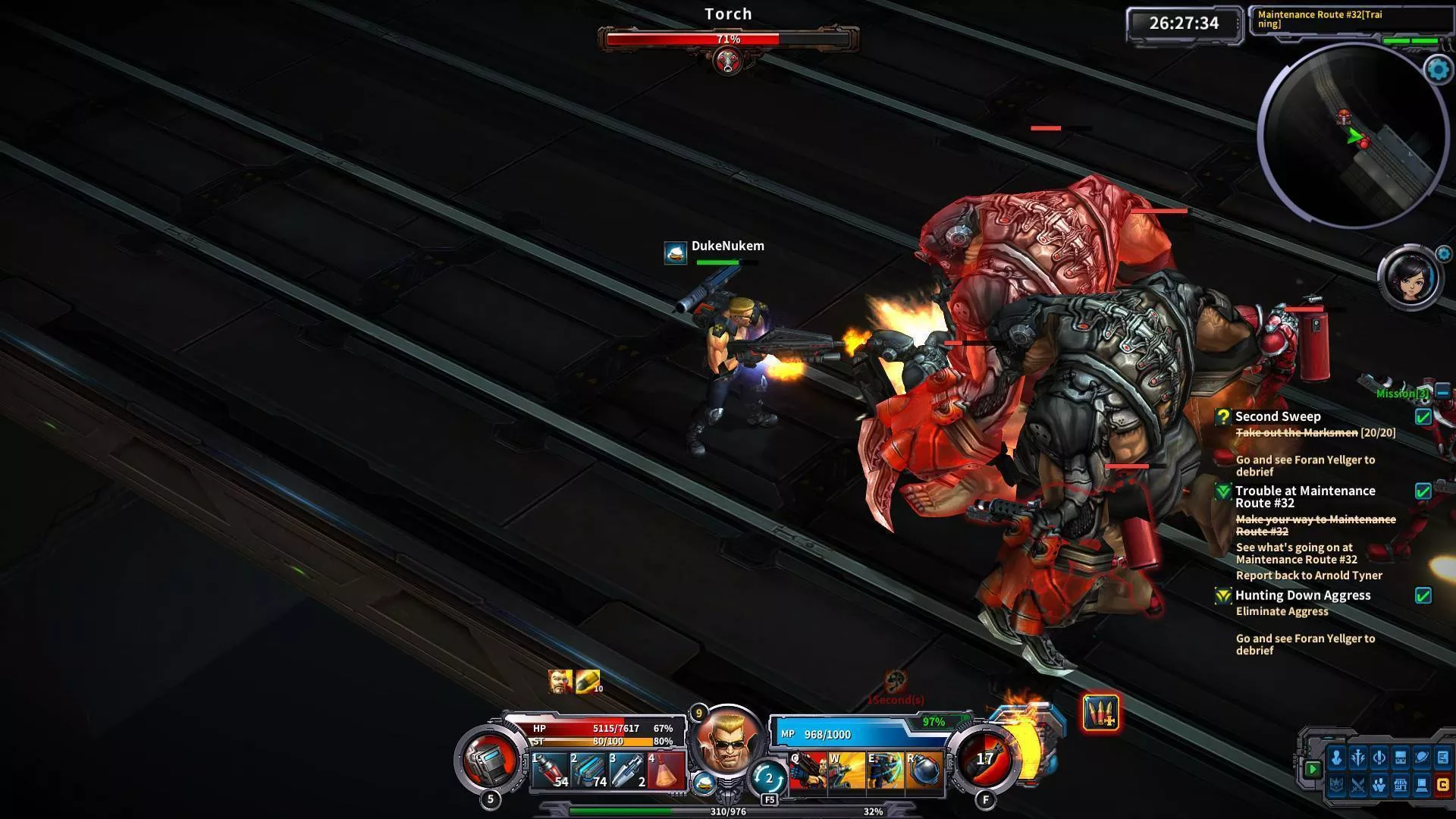Activate the Q ability

(808, 770)
